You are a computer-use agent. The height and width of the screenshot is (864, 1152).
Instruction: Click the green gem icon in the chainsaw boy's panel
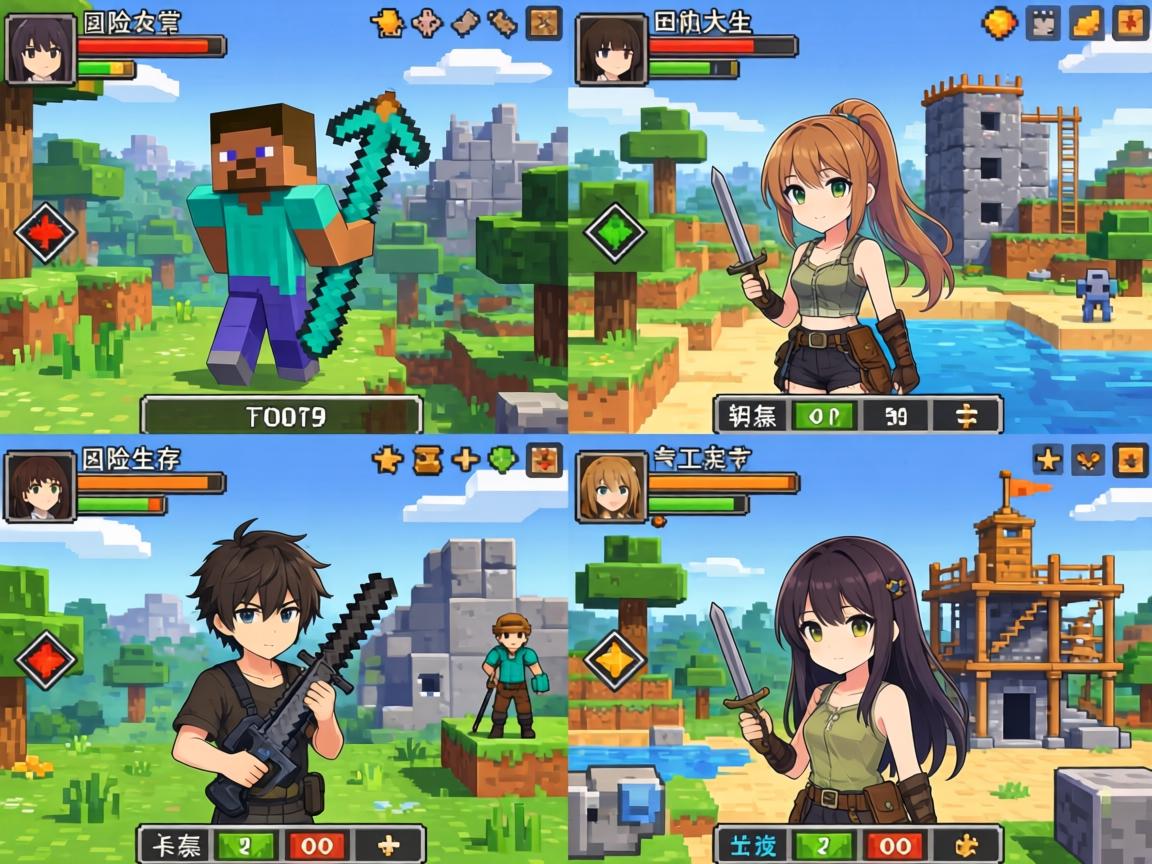[503, 459]
